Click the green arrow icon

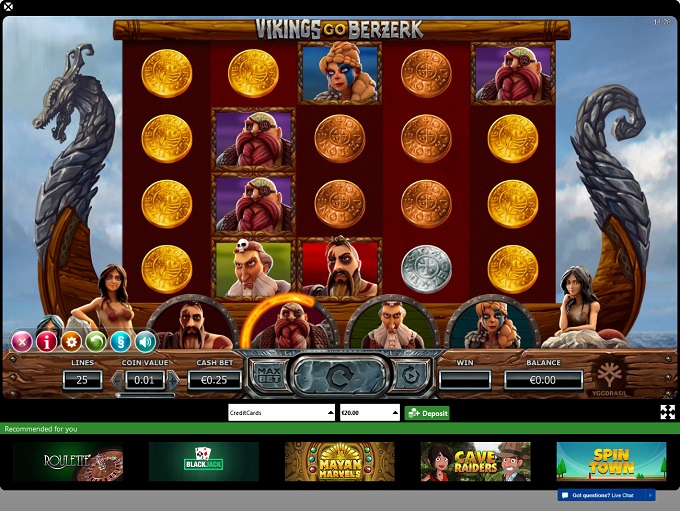coord(96,342)
